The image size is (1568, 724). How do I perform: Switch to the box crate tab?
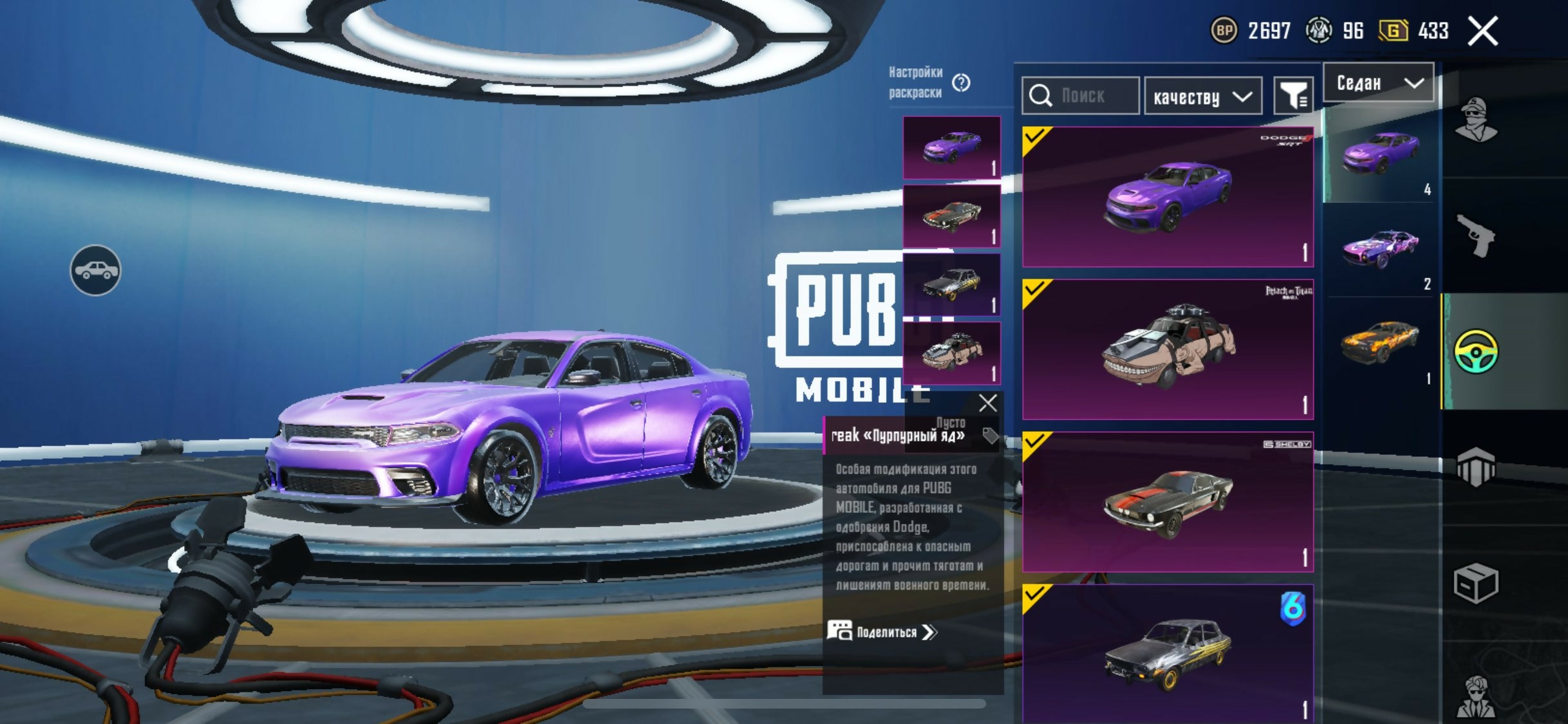click(1475, 583)
